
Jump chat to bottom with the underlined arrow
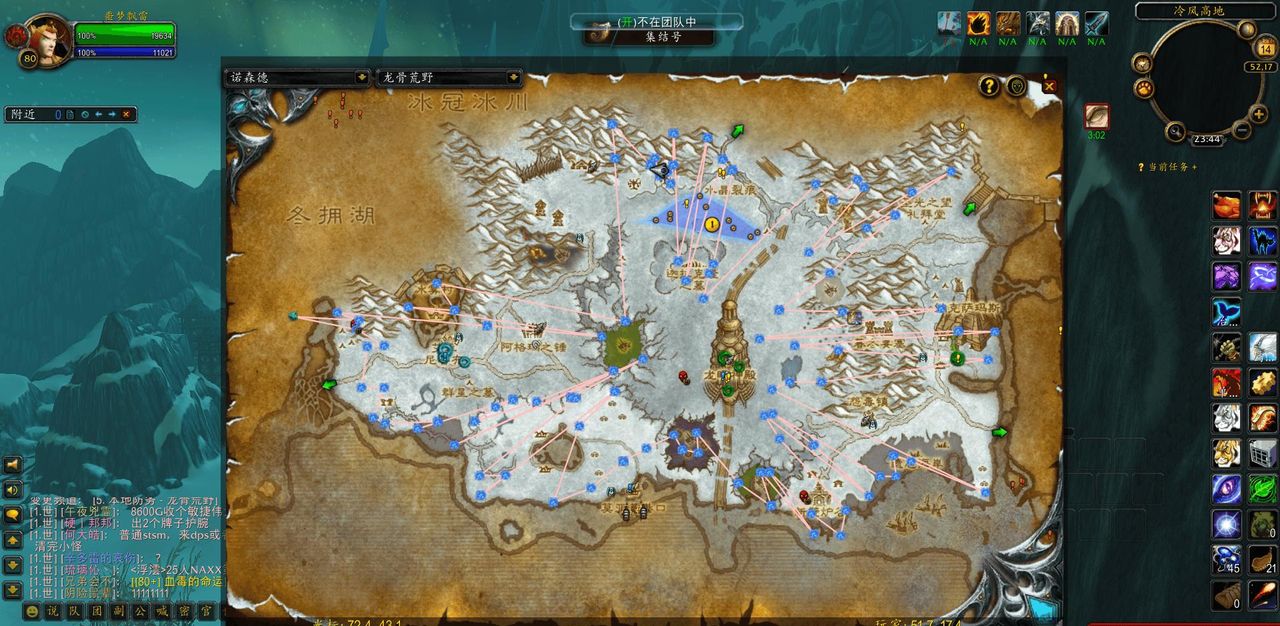(x=13, y=590)
